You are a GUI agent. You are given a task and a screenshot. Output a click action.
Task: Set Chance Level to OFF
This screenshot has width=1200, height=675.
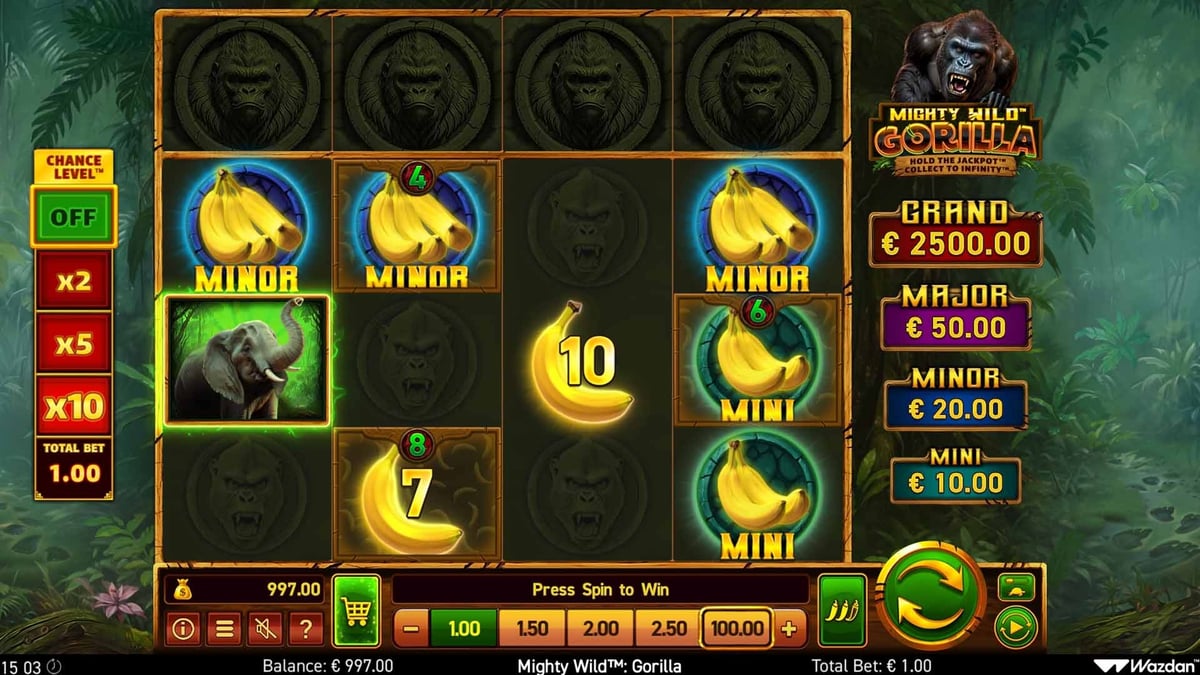[74, 218]
